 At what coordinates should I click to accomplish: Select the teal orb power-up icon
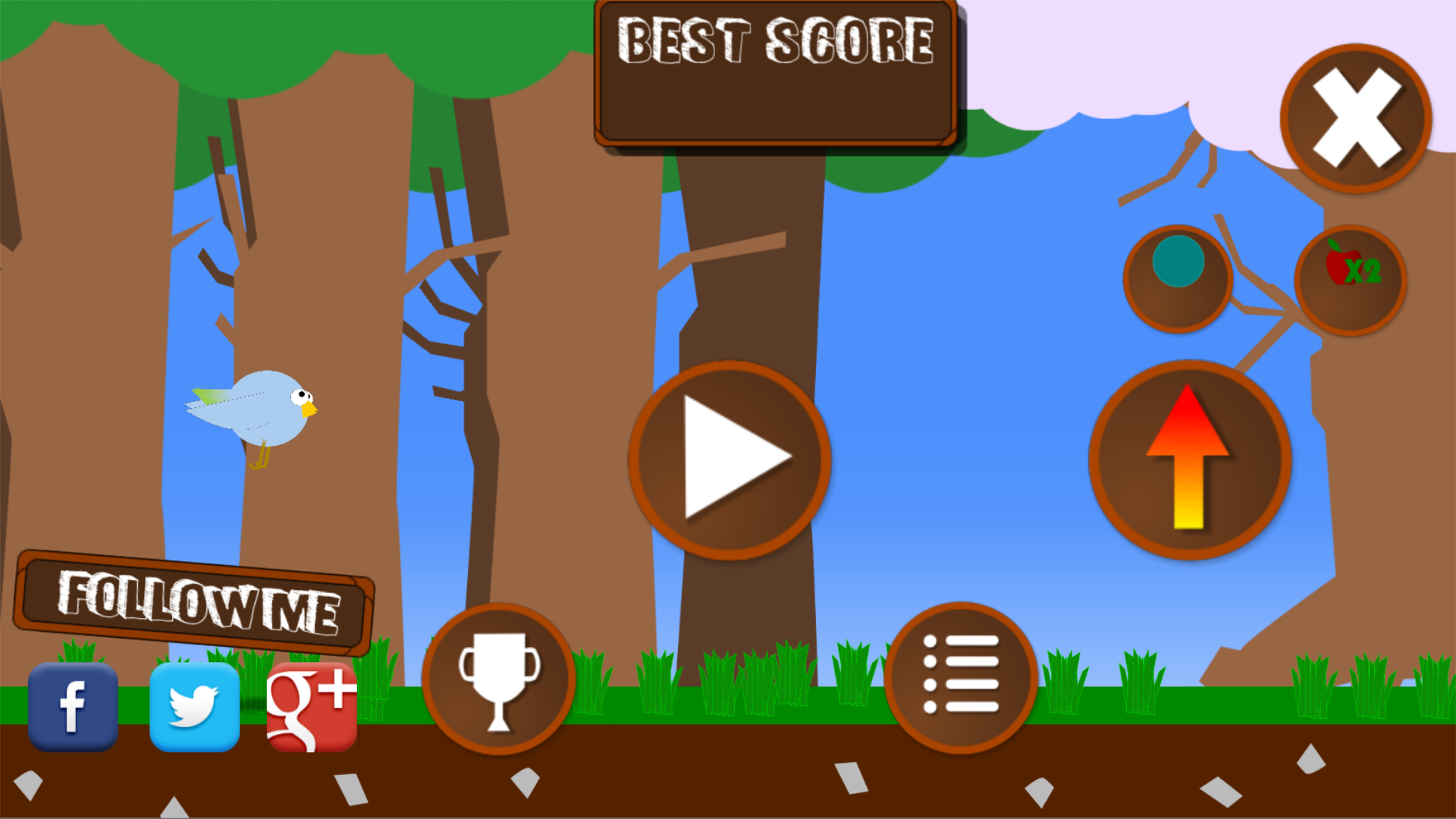1179,281
